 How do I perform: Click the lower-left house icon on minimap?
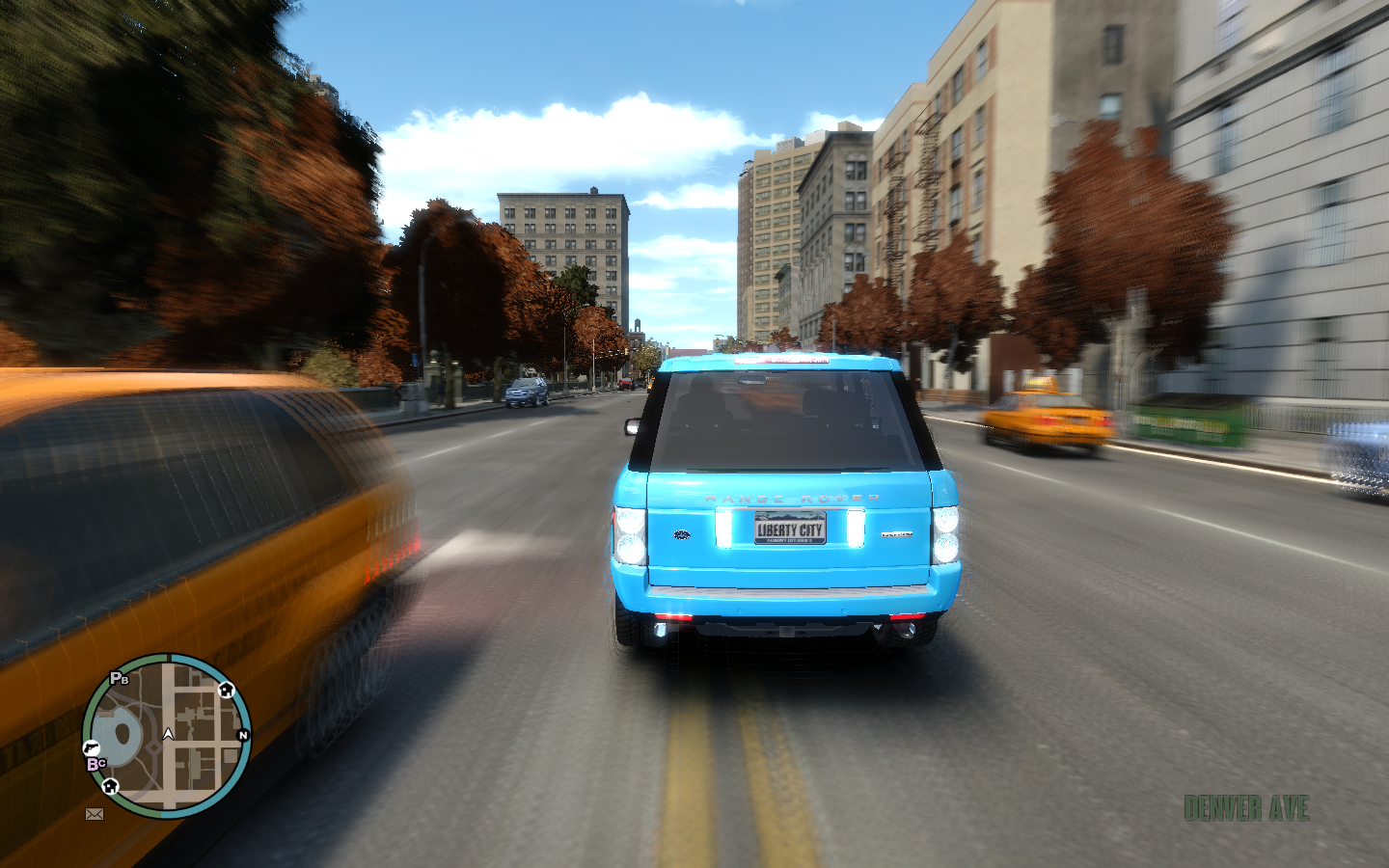click(110, 786)
